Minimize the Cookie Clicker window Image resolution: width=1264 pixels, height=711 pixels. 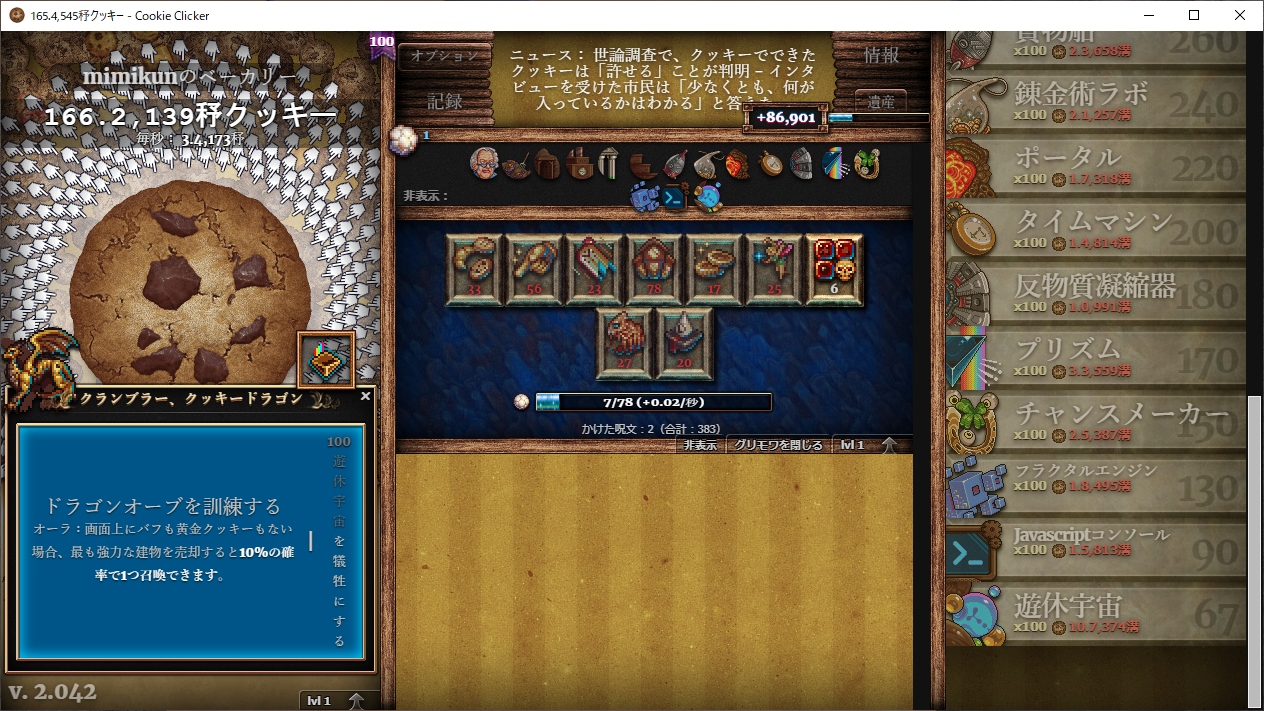tap(1147, 15)
